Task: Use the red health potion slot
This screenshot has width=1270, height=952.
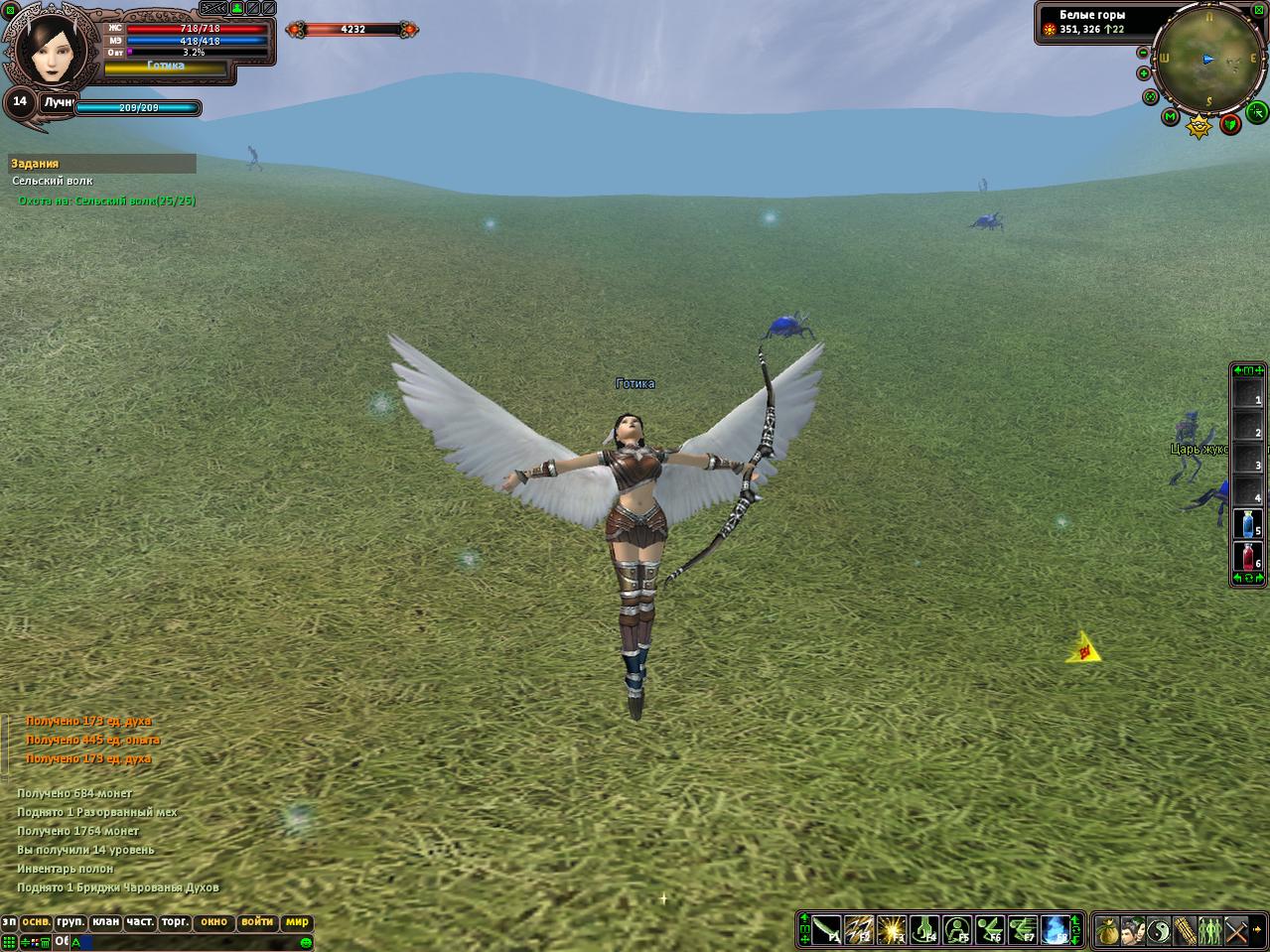Action: click(x=1247, y=556)
